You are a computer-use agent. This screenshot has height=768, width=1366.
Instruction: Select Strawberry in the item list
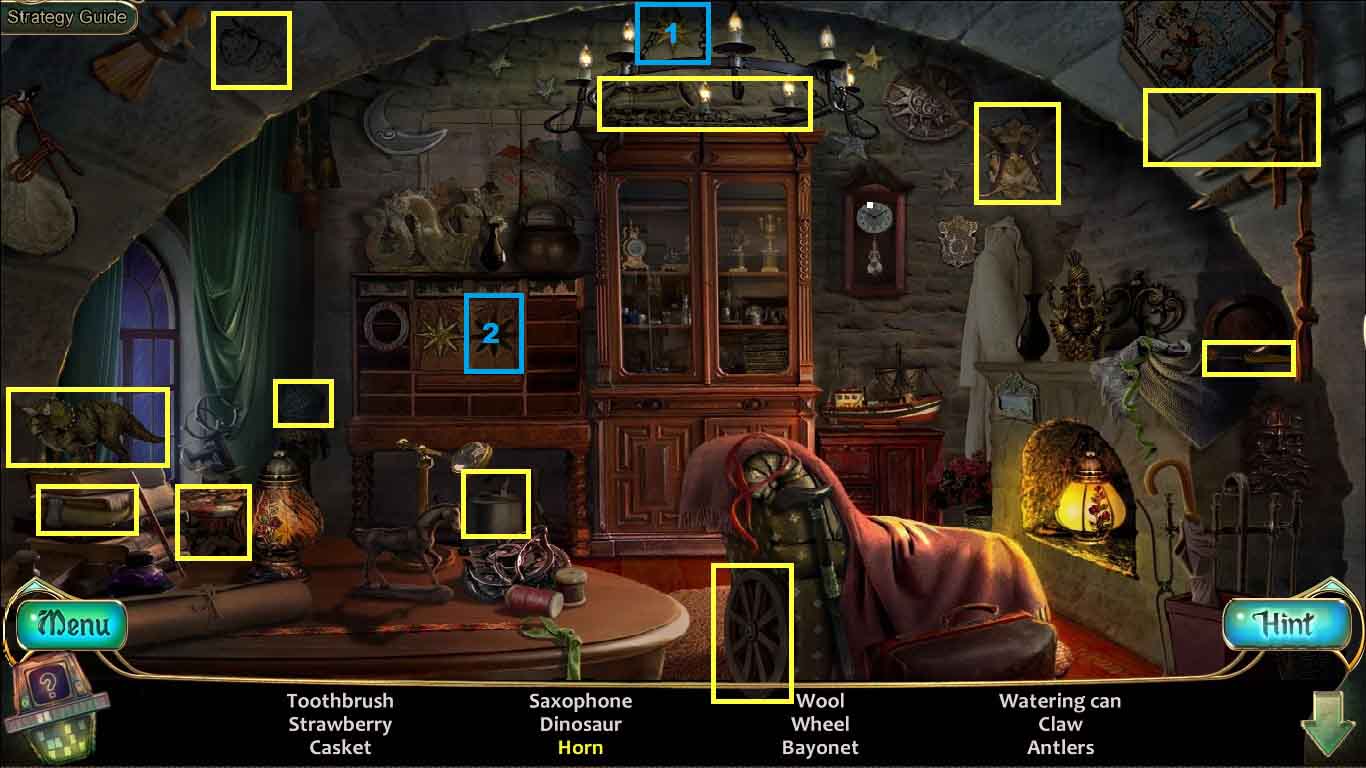pyautogui.click(x=340, y=724)
